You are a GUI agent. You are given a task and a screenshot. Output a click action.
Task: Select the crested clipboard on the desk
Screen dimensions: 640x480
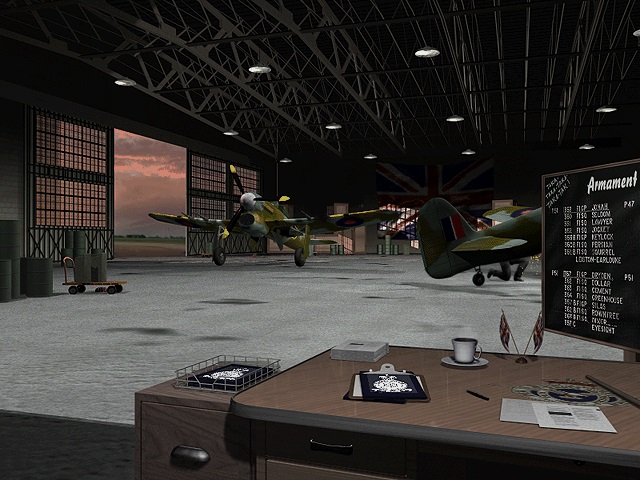pos(389,384)
